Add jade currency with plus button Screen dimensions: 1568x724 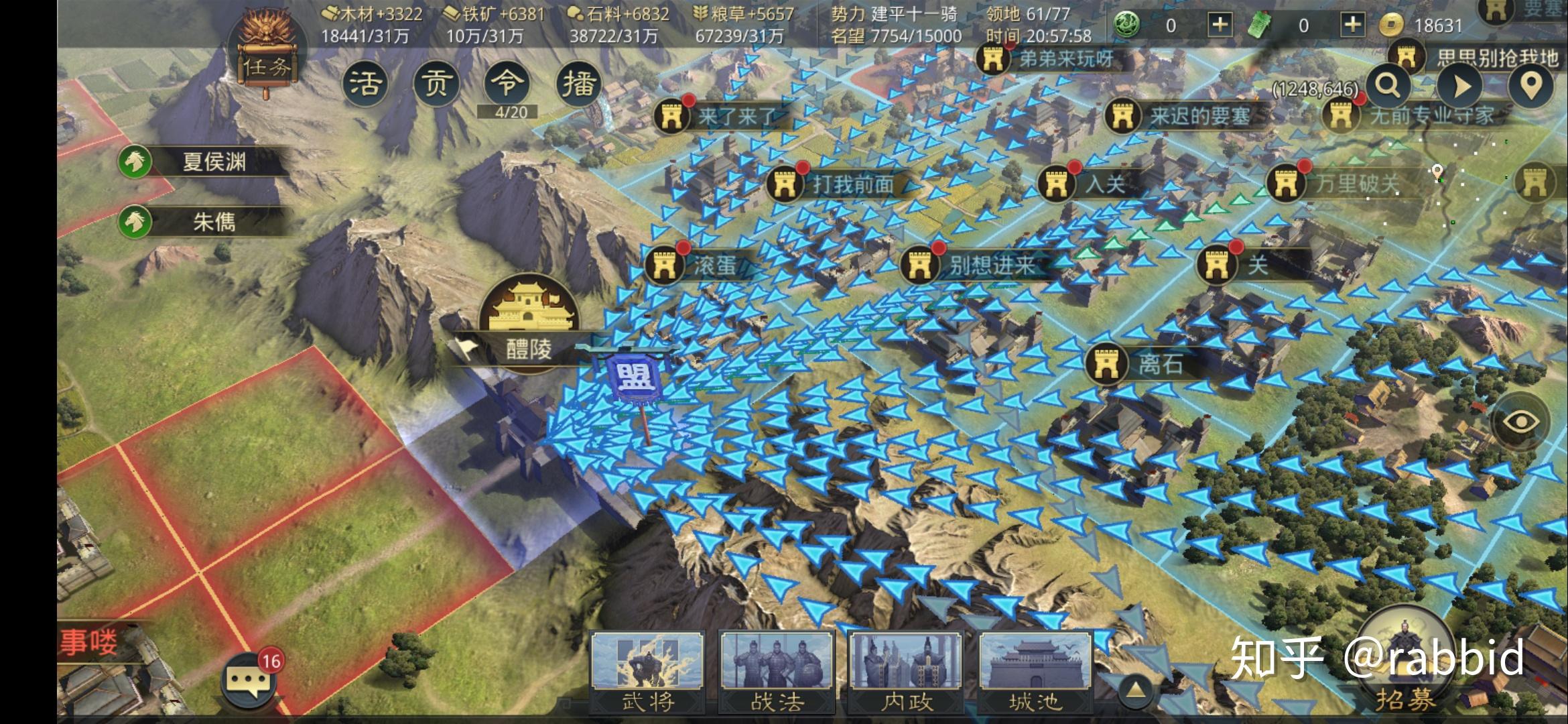(x=1220, y=25)
